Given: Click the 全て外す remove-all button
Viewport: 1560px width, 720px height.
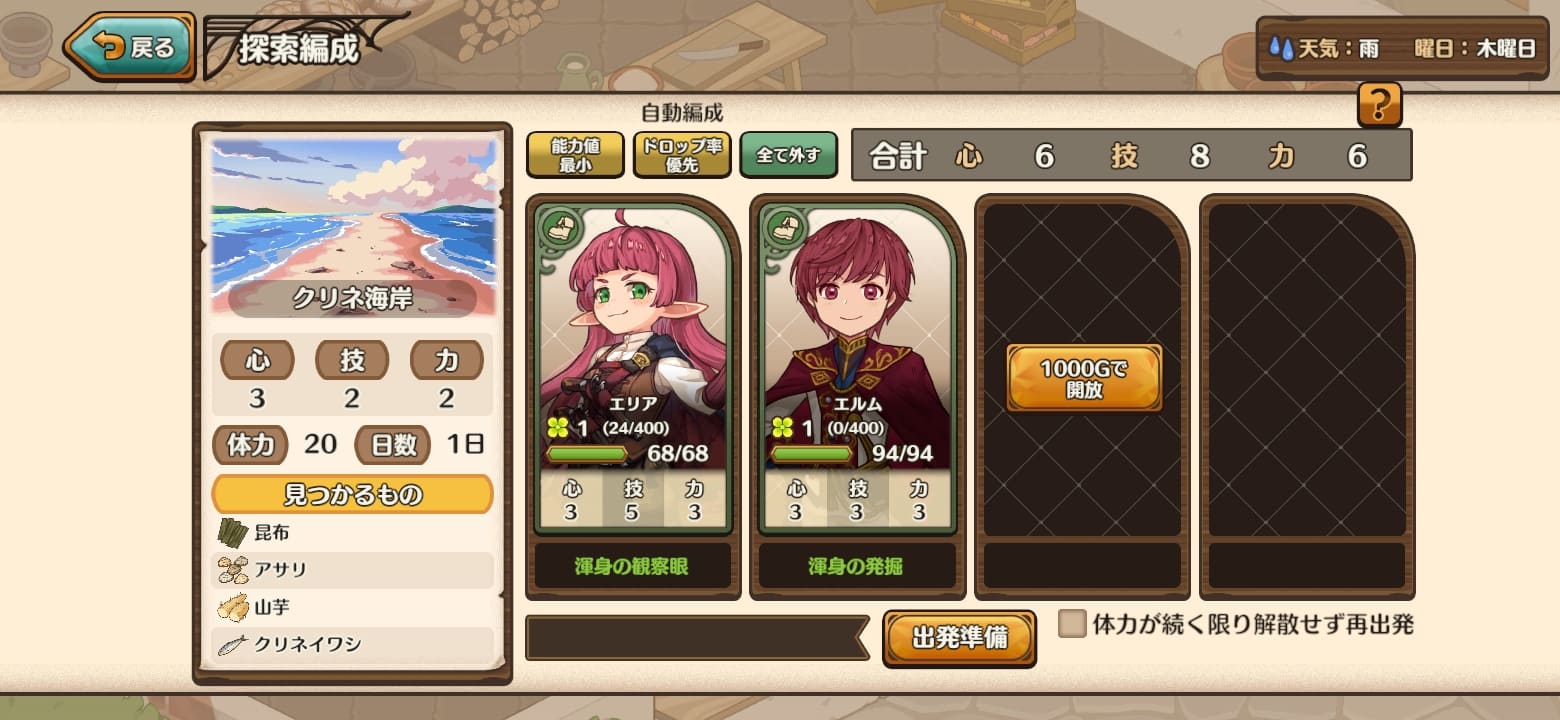Looking at the screenshot, I should [x=788, y=154].
